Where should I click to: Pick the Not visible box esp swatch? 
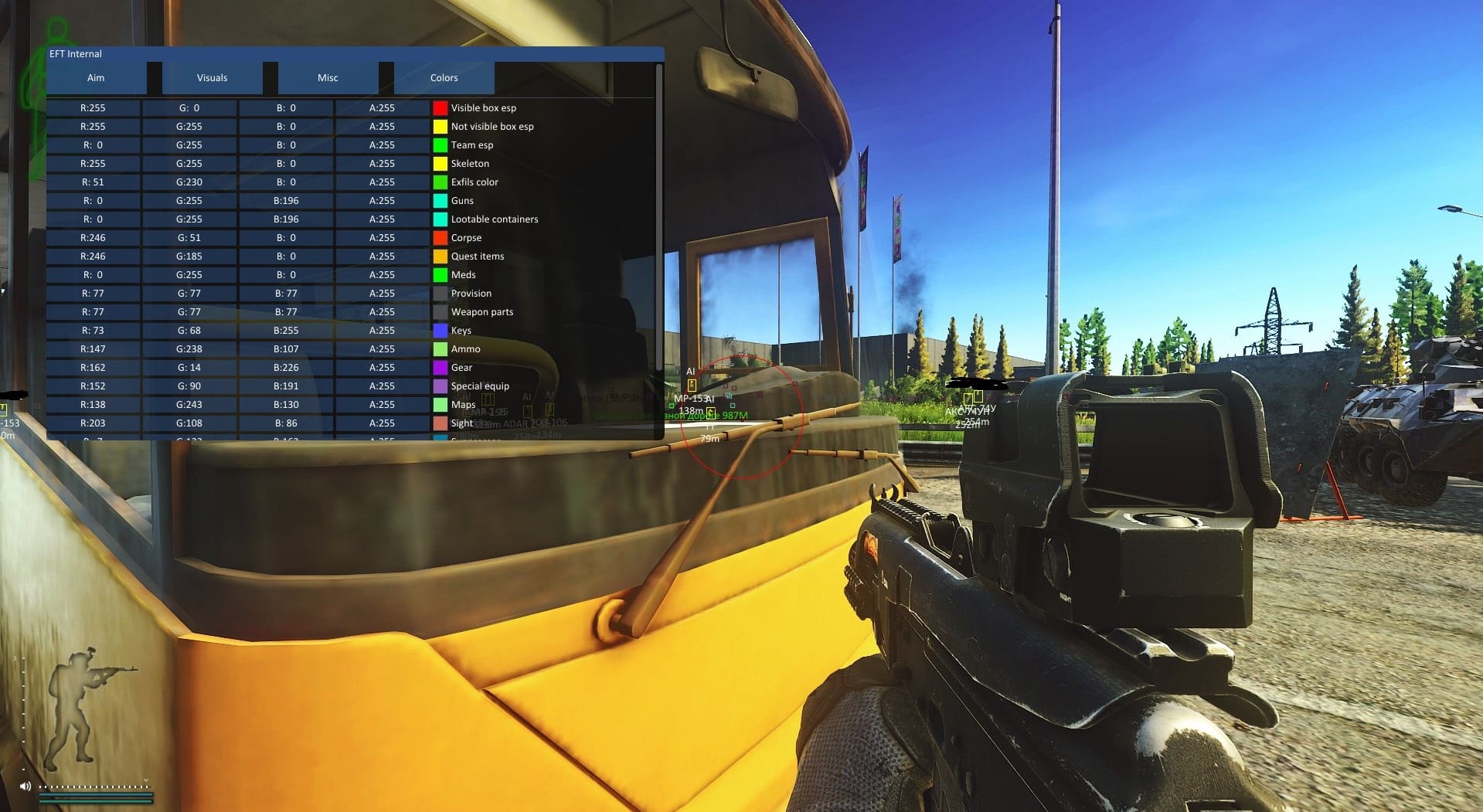(x=440, y=127)
